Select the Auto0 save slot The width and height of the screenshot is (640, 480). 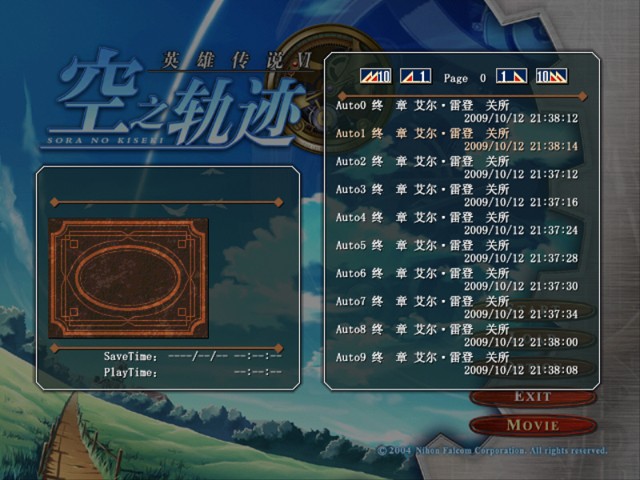point(456,111)
